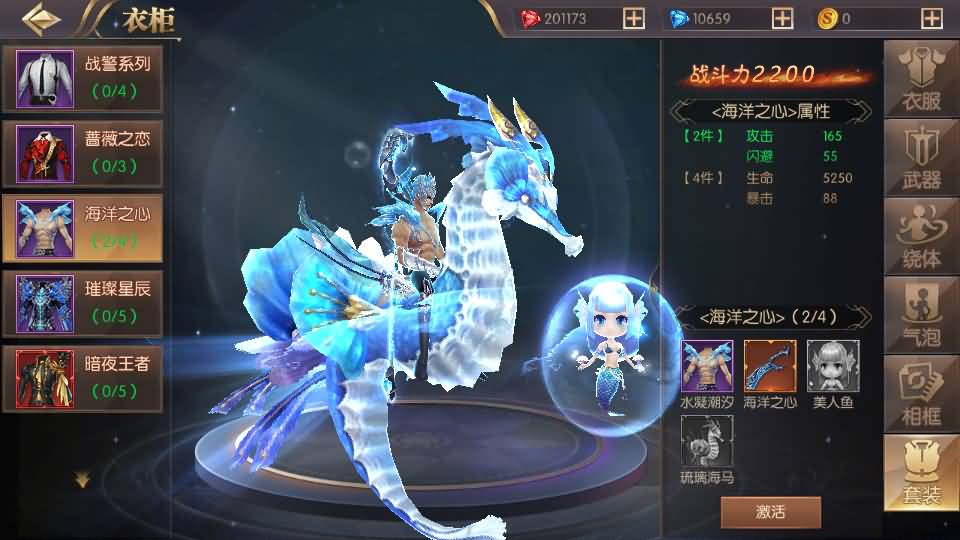Select the 战警系列 outfit set
The height and width of the screenshot is (540, 960).
tap(83, 78)
